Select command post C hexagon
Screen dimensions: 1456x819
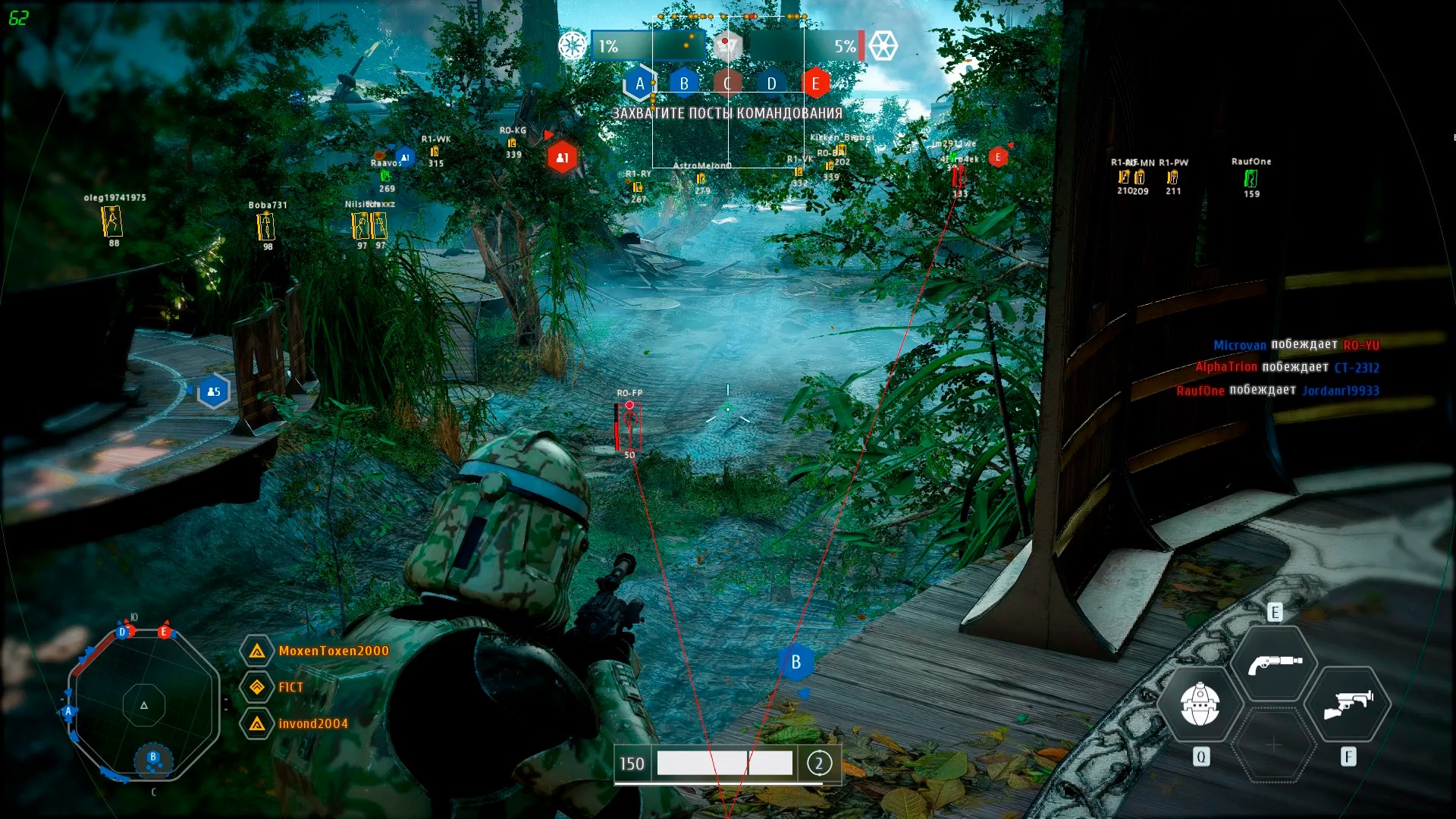pyautogui.click(x=727, y=83)
